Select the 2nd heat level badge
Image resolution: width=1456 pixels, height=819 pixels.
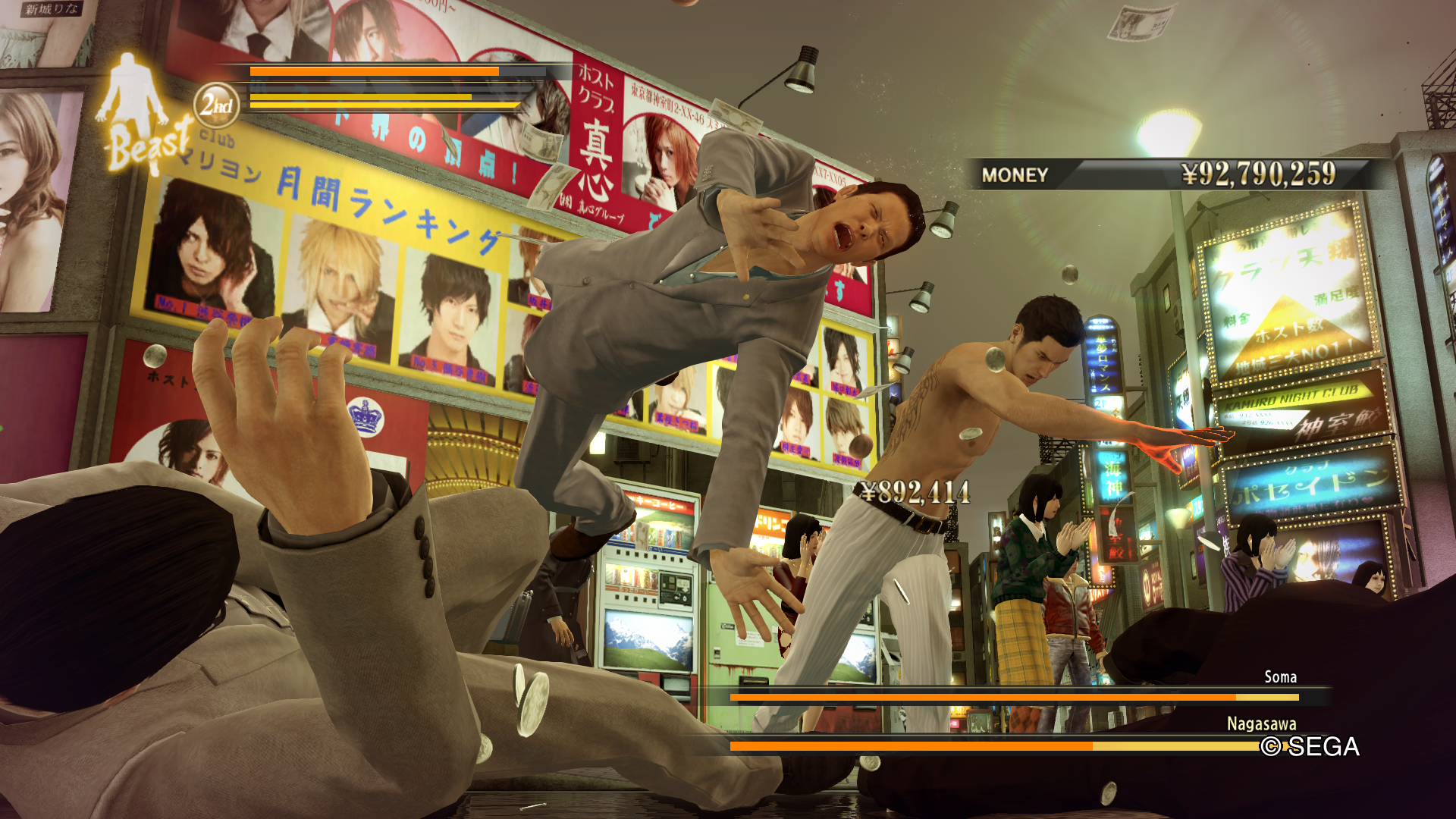pos(216,105)
